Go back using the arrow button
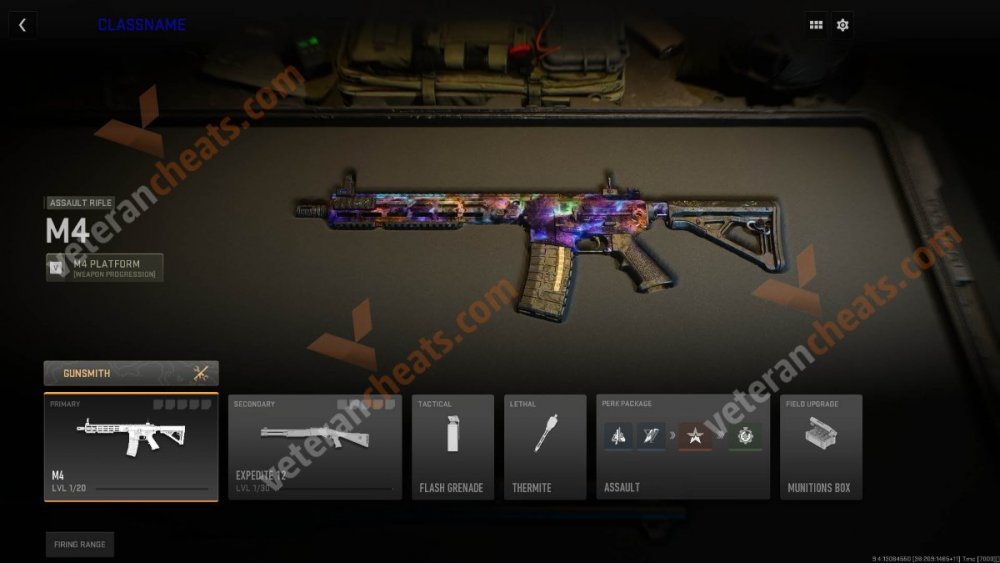This screenshot has height=563, width=1000. (x=22, y=25)
